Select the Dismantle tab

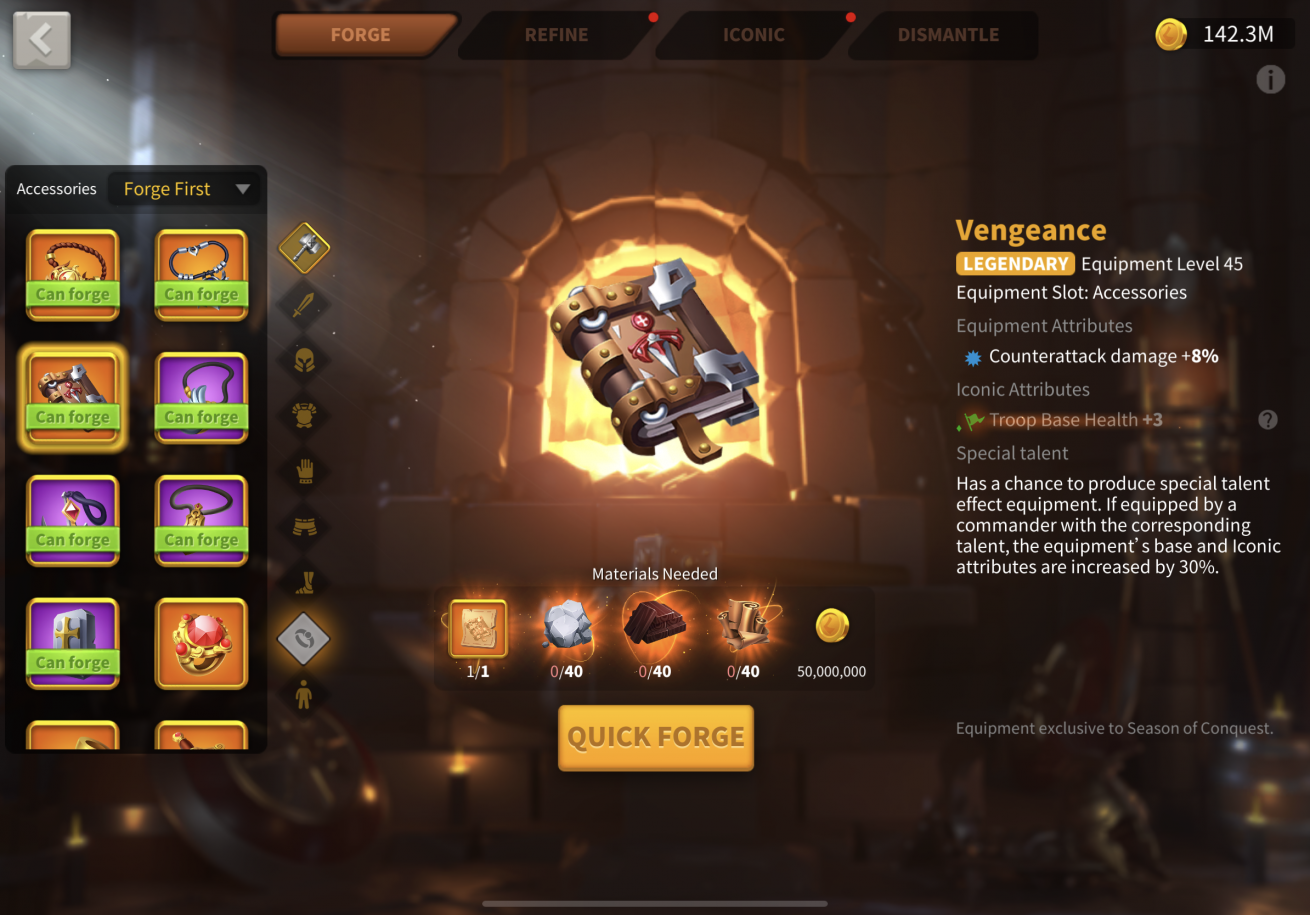pyautogui.click(x=947, y=35)
